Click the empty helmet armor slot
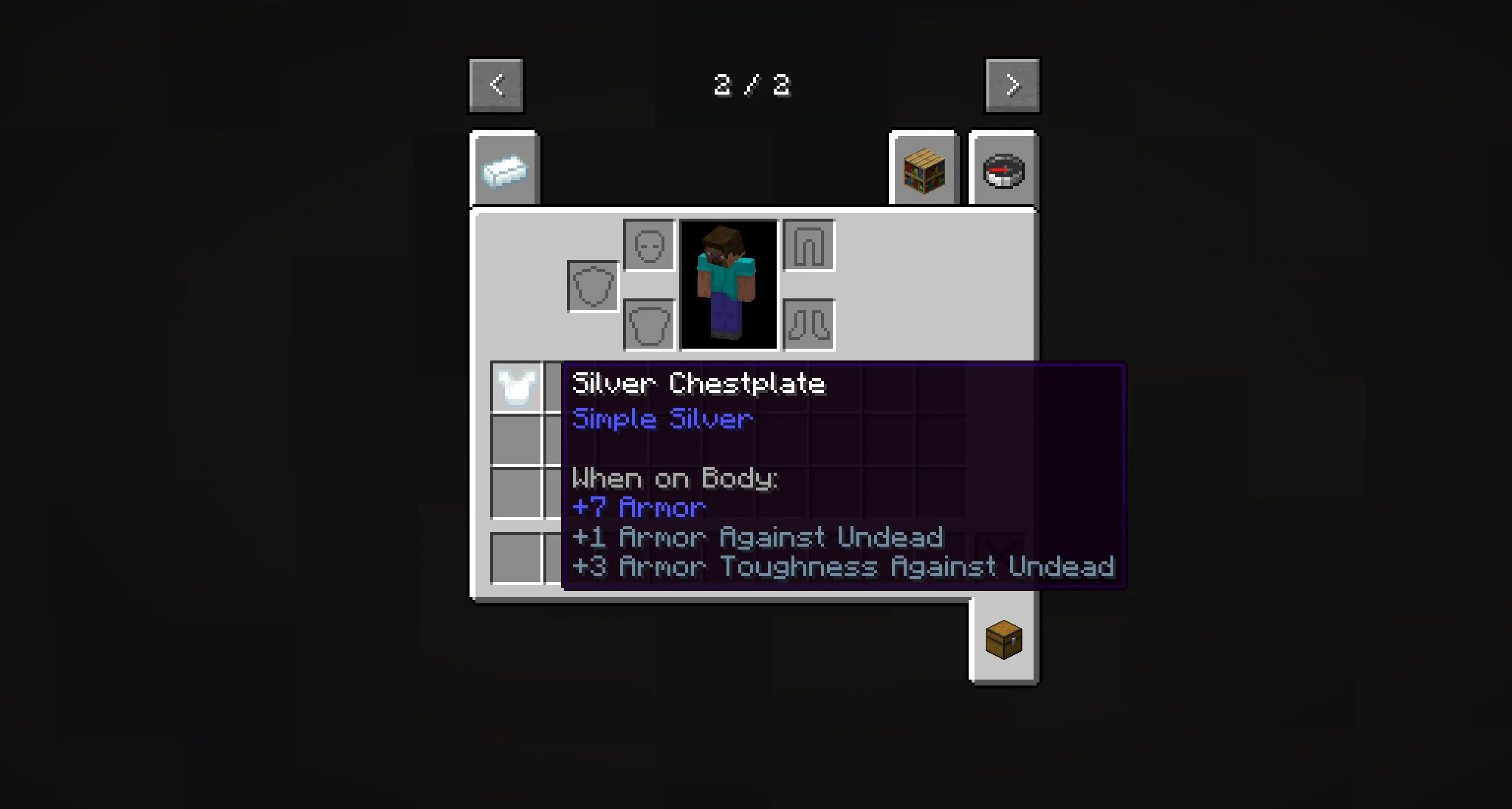The width and height of the screenshot is (1512, 809). pyautogui.click(x=648, y=244)
